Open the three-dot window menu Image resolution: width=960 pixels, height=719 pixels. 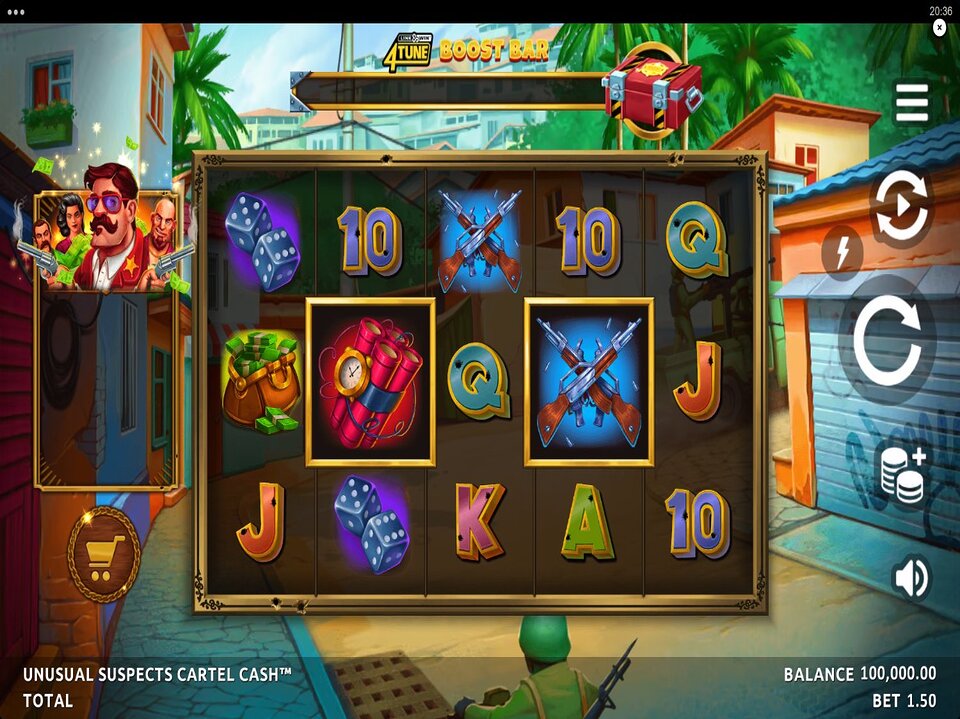(15, 11)
